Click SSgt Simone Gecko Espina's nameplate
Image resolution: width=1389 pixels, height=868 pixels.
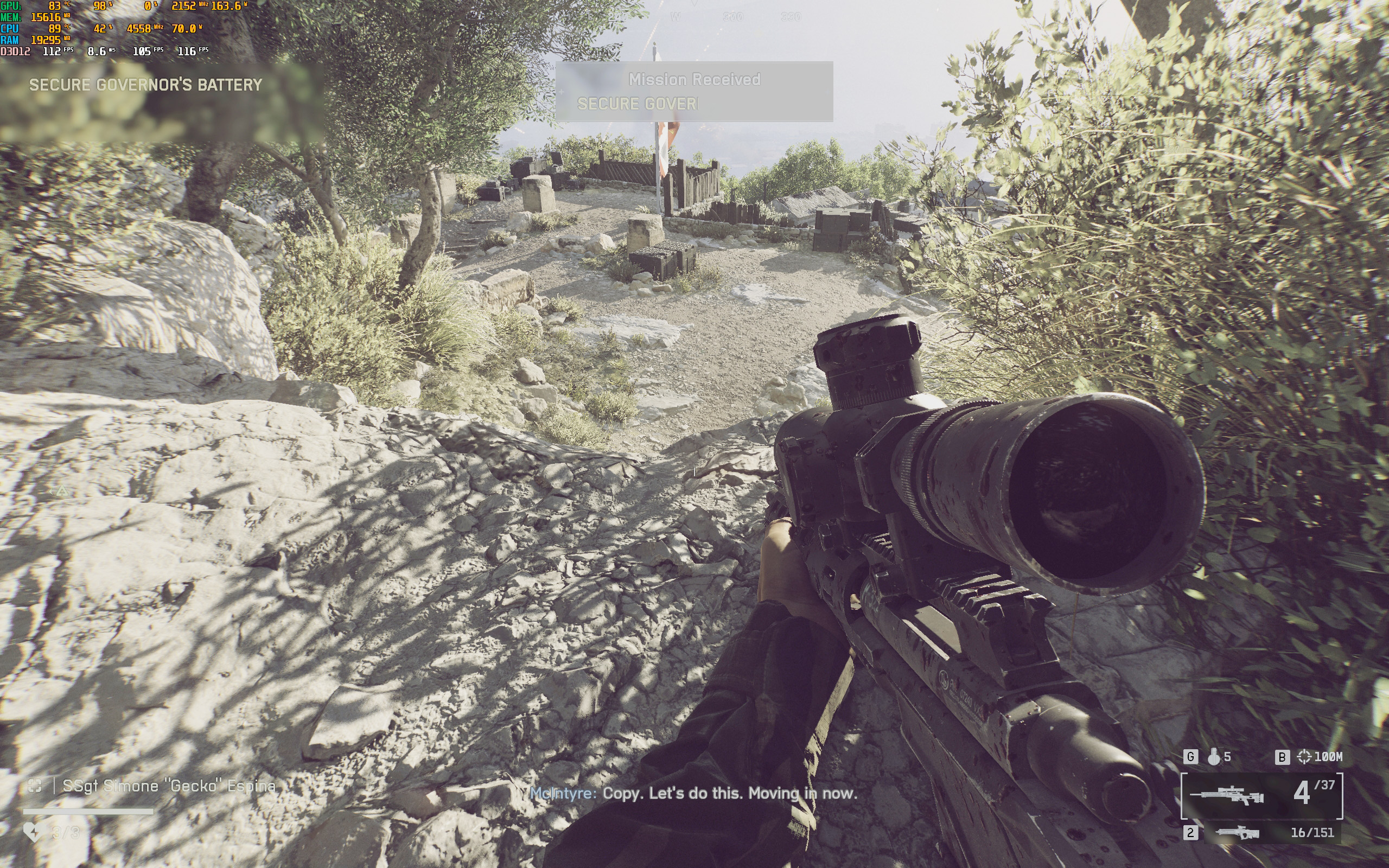tap(169, 786)
